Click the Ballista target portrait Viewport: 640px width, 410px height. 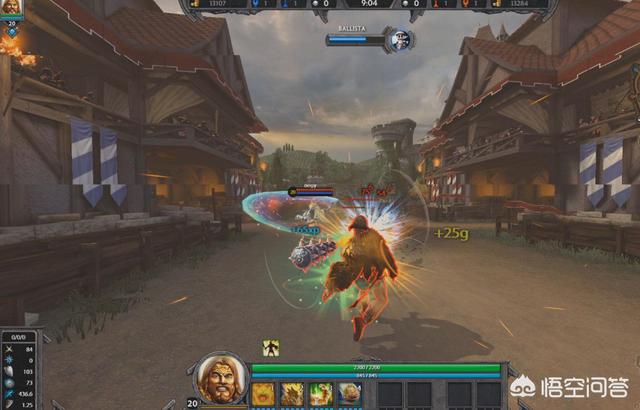[x=401, y=40]
